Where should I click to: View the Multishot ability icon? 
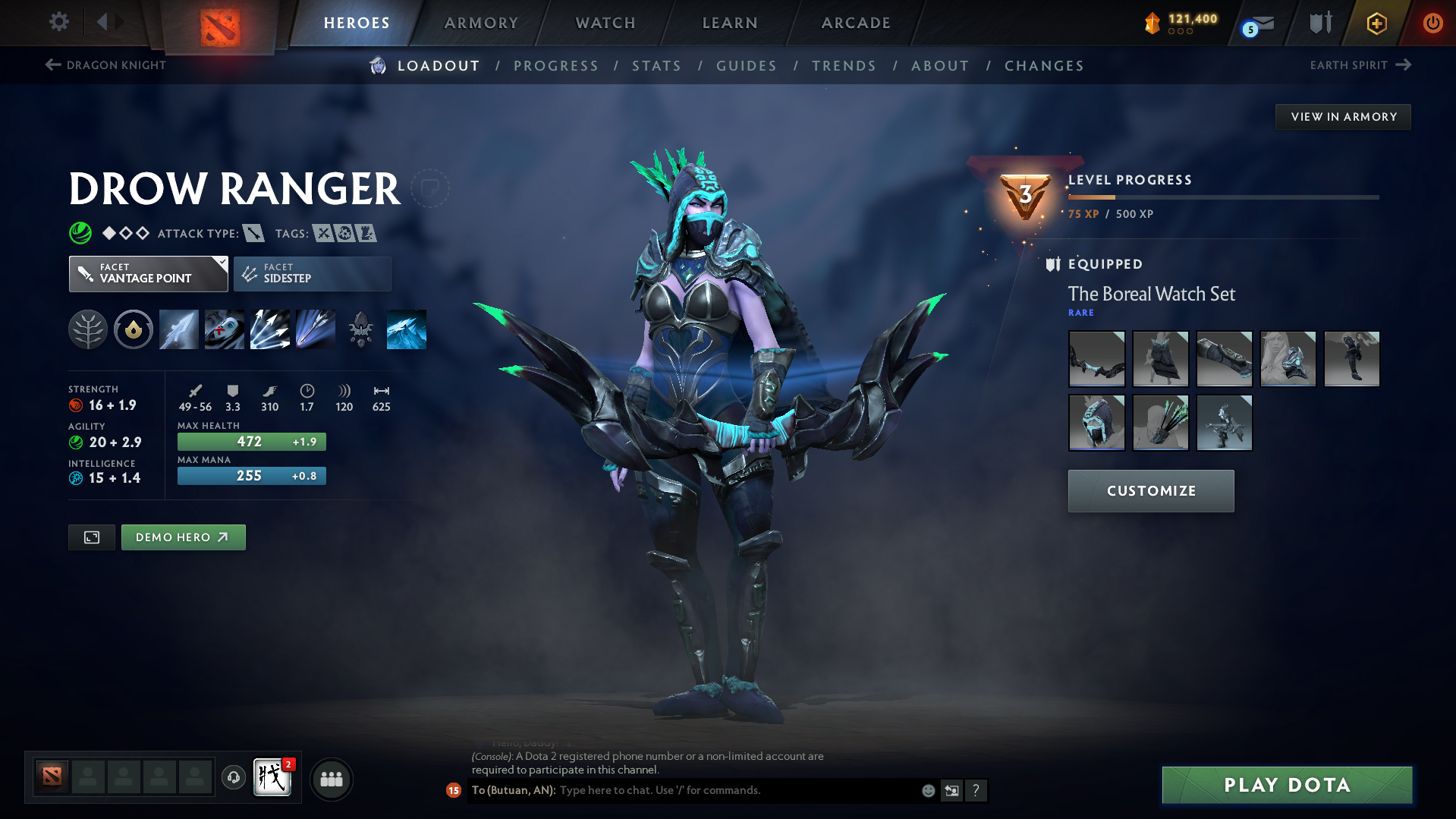click(x=270, y=329)
